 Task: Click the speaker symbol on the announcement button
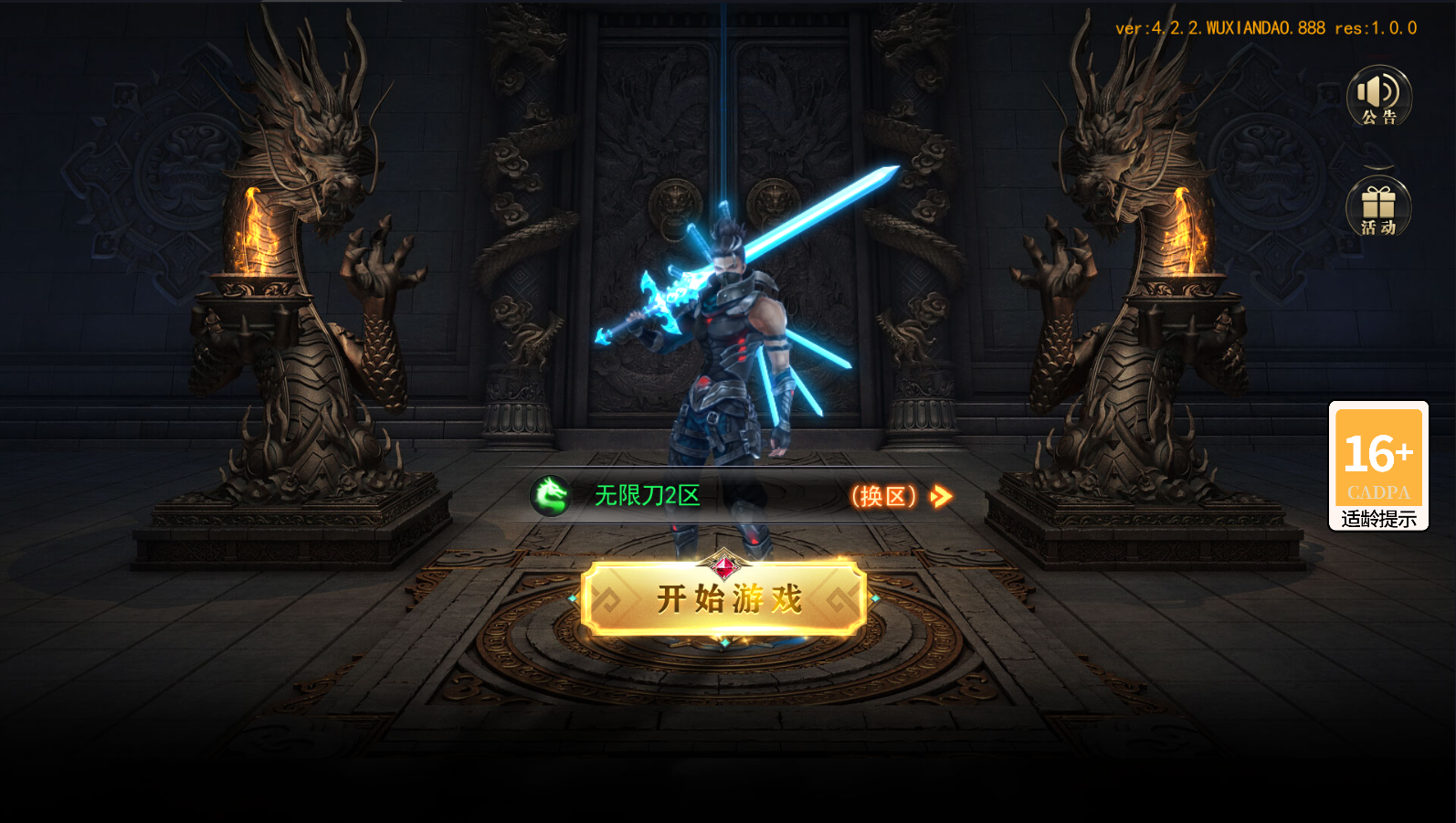click(1377, 90)
